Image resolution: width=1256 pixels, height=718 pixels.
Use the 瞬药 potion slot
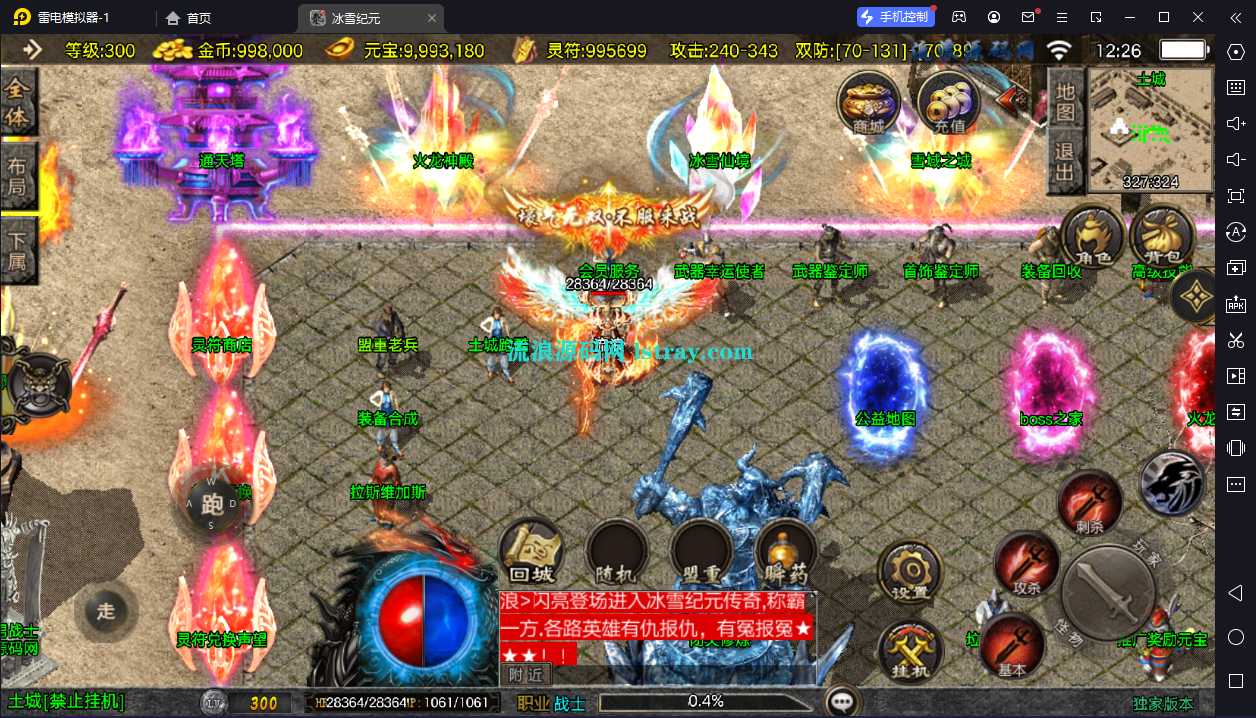tap(786, 552)
